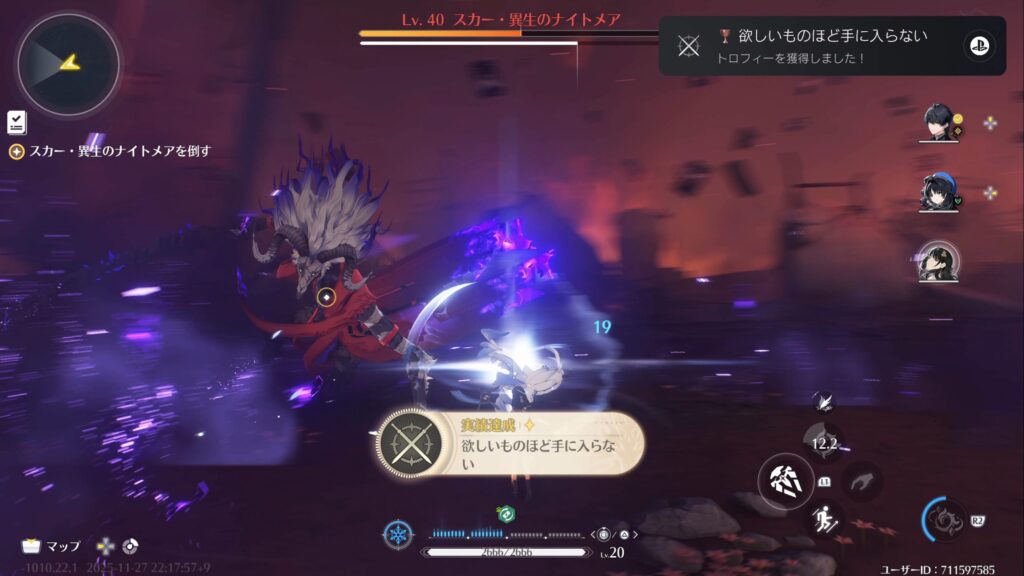Screen dimensions: 1024x576
Task: Trigger the basic attack button
Action: click(783, 480)
